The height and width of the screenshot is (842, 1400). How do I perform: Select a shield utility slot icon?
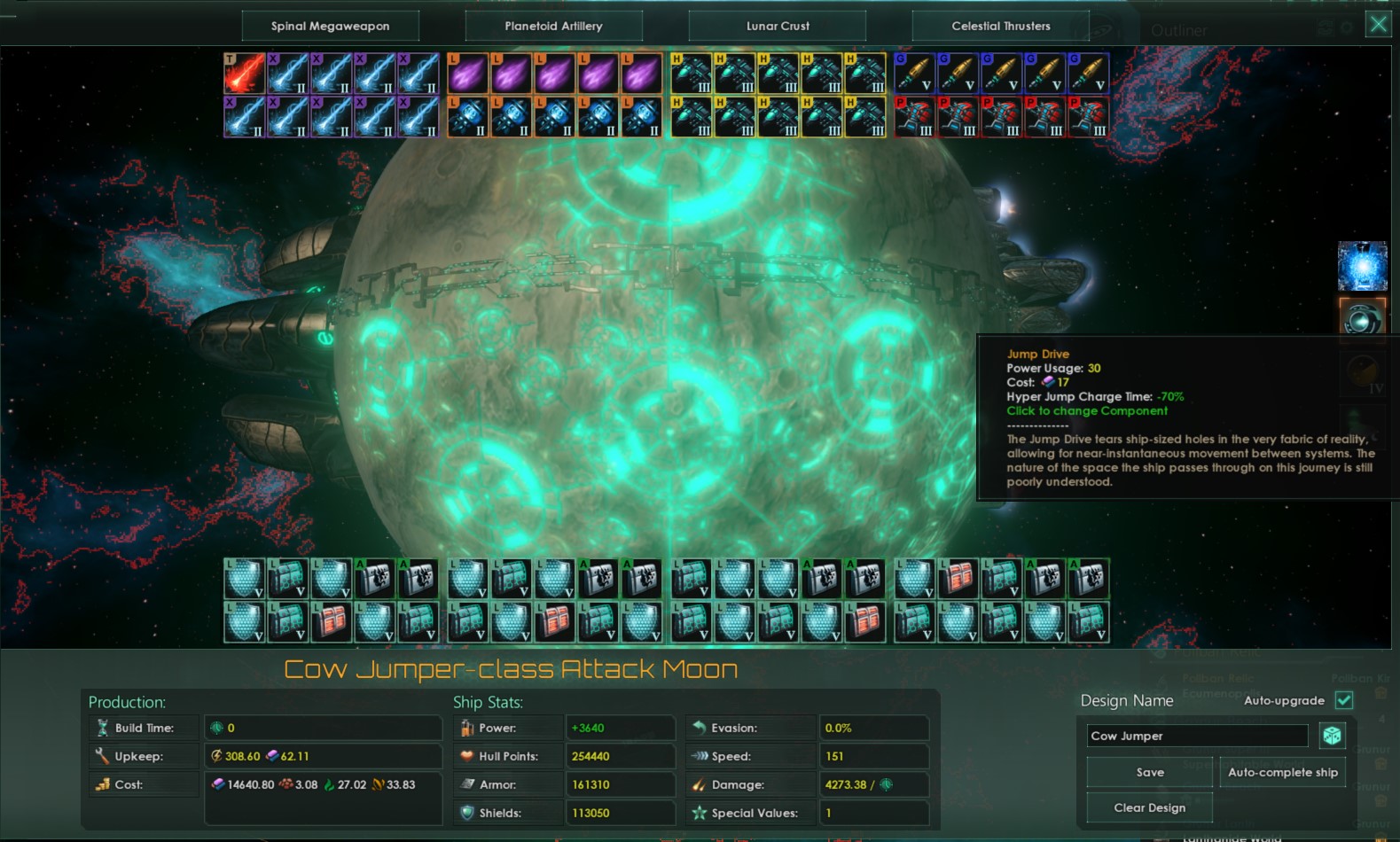(245, 578)
